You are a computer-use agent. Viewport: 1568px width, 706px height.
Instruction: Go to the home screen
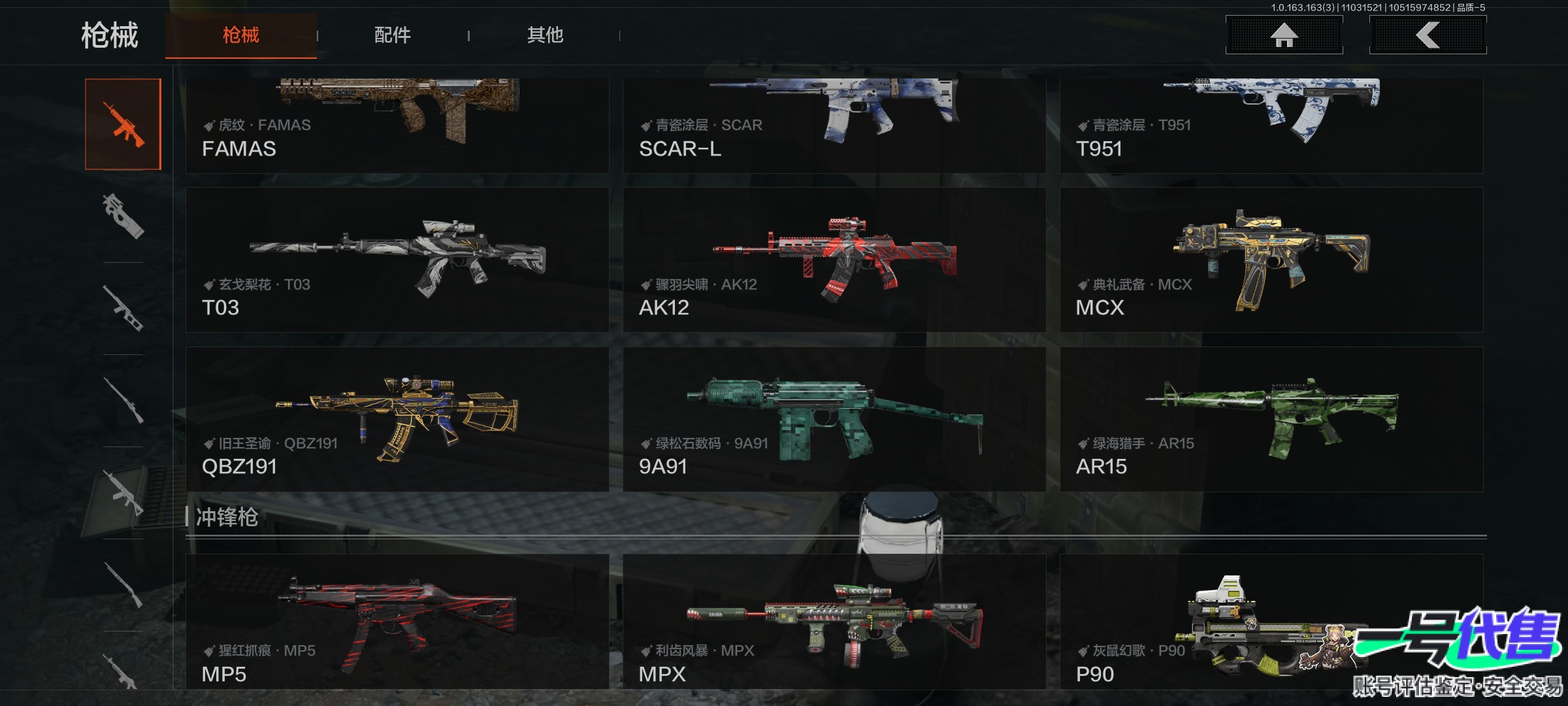coord(1284,35)
